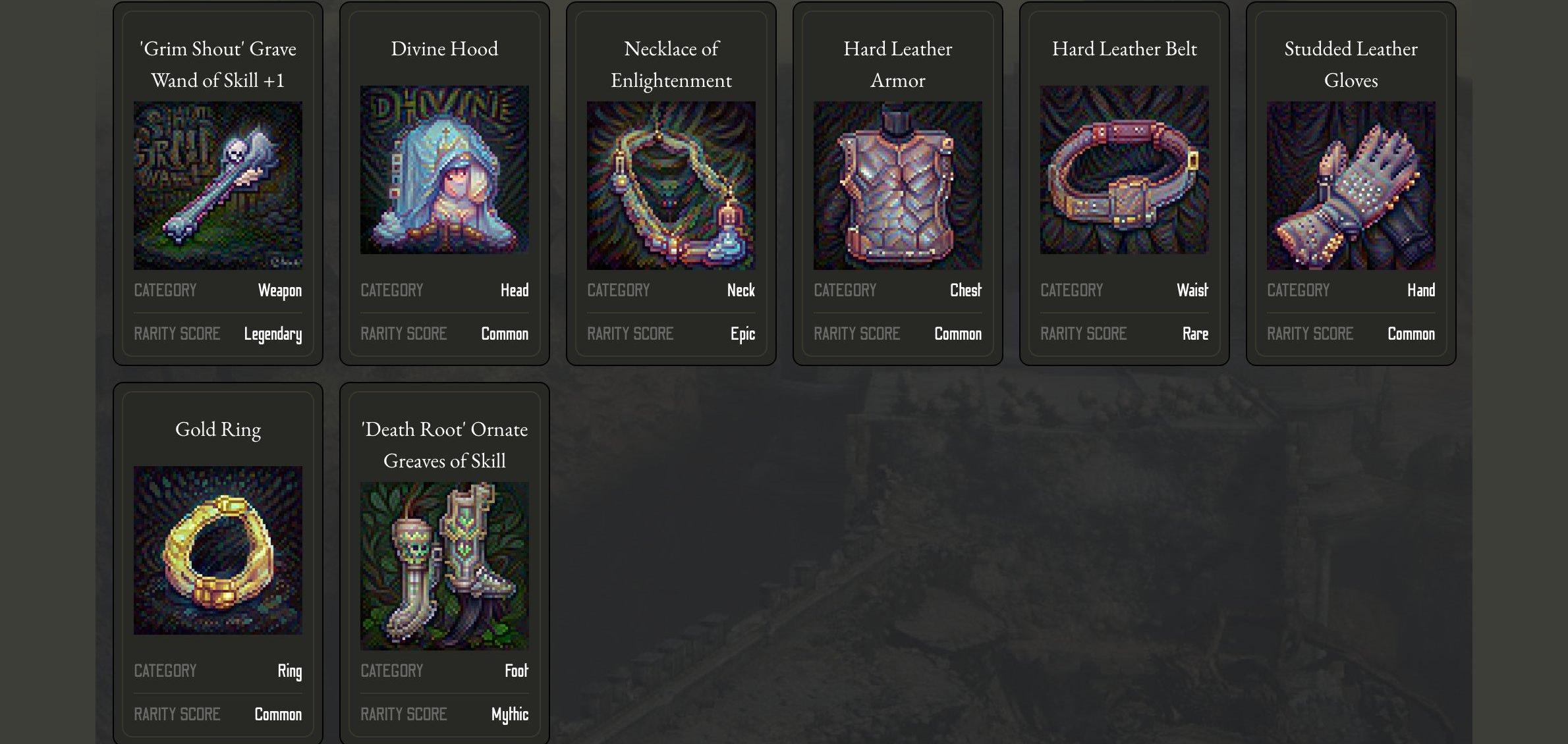
Task: Select the 'Grim Shout' Grave Wand card
Action: [x=218, y=185]
